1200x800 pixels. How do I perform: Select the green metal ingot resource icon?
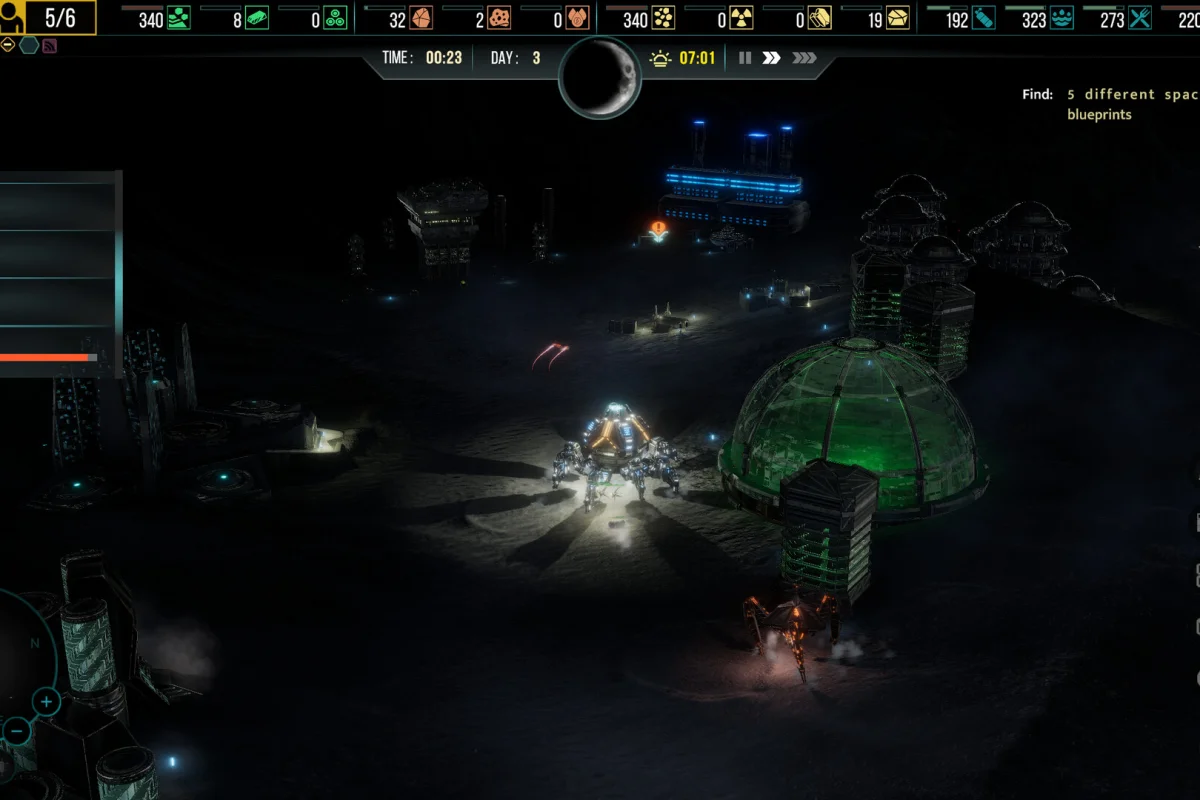(x=257, y=19)
